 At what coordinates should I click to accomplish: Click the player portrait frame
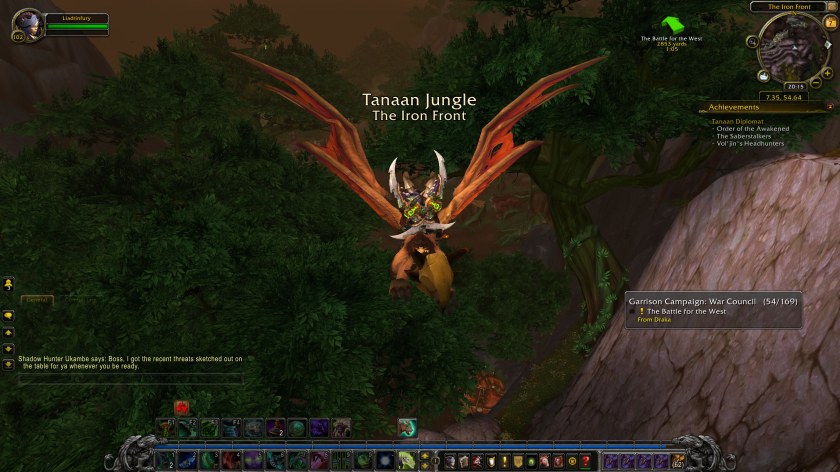click(x=27, y=23)
